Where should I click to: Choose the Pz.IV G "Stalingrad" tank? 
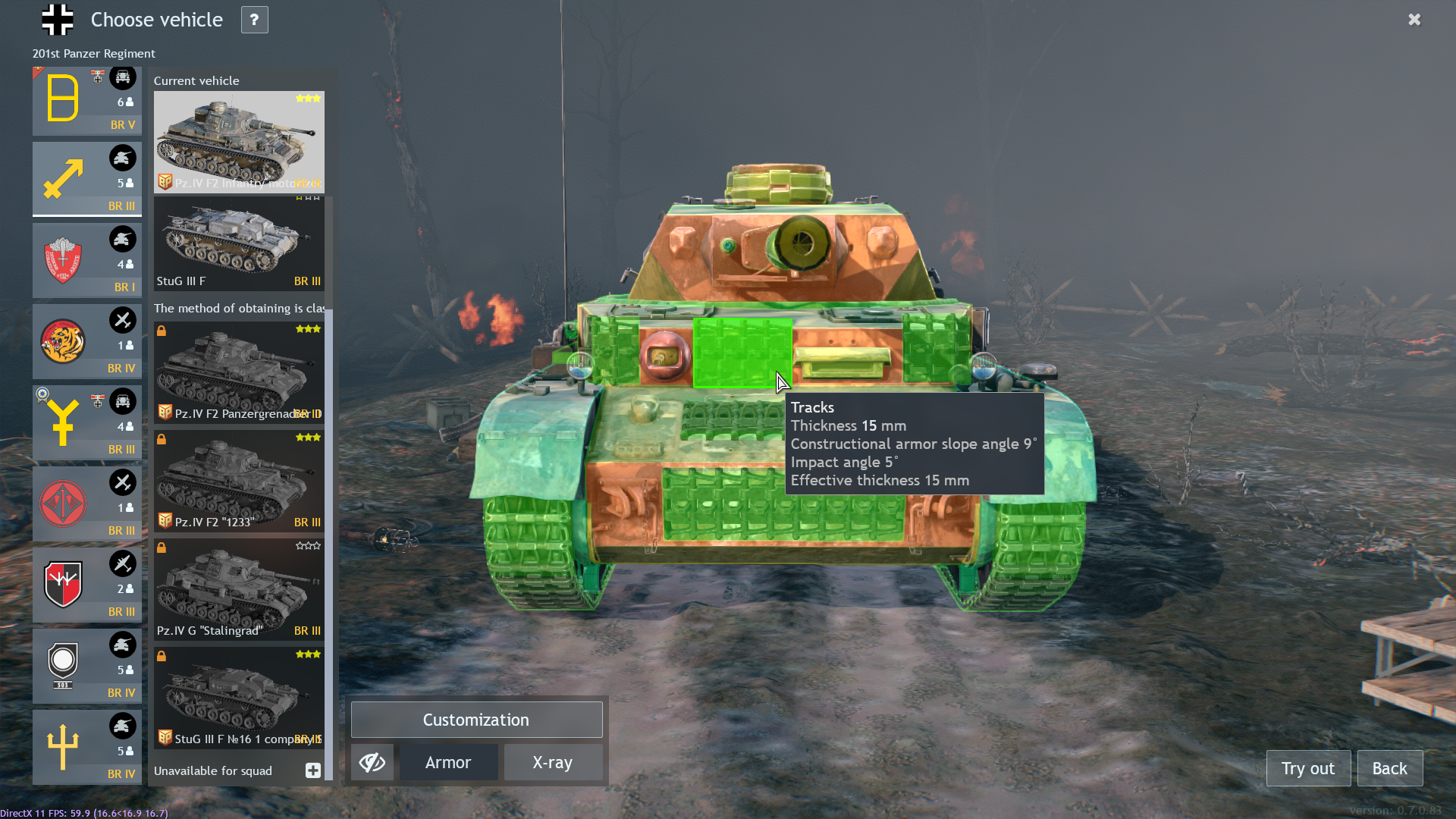(x=239, y=589)
